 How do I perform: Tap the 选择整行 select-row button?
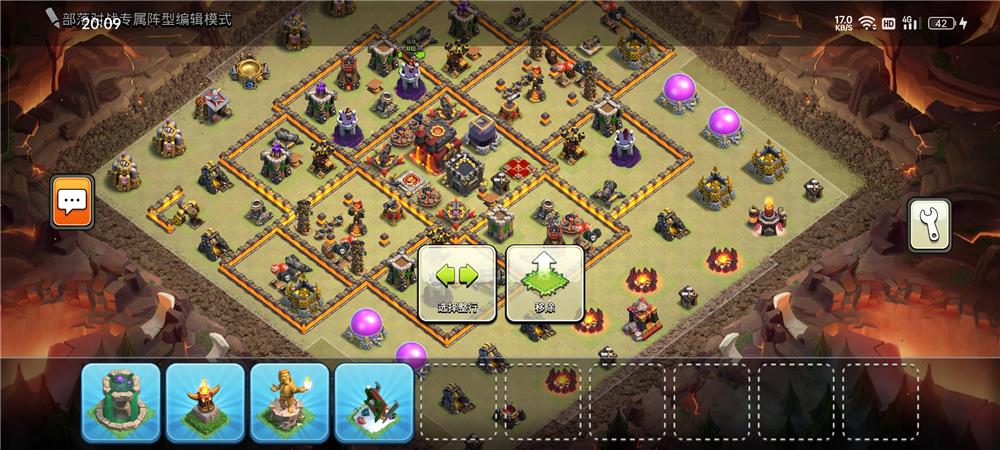(457, 284)
